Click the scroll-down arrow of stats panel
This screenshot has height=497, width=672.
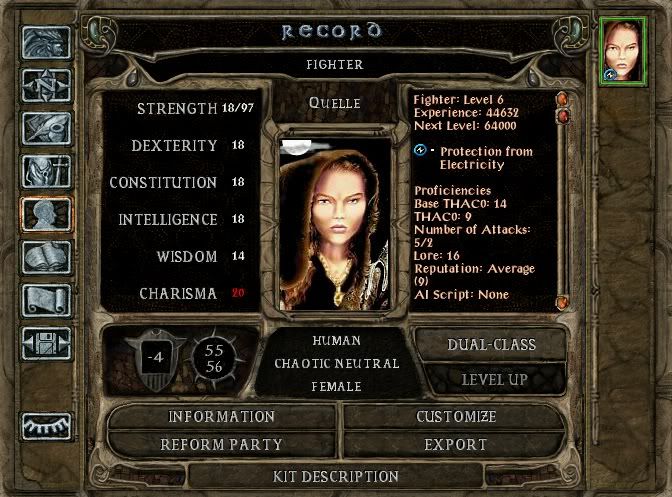tap(562, 300)
